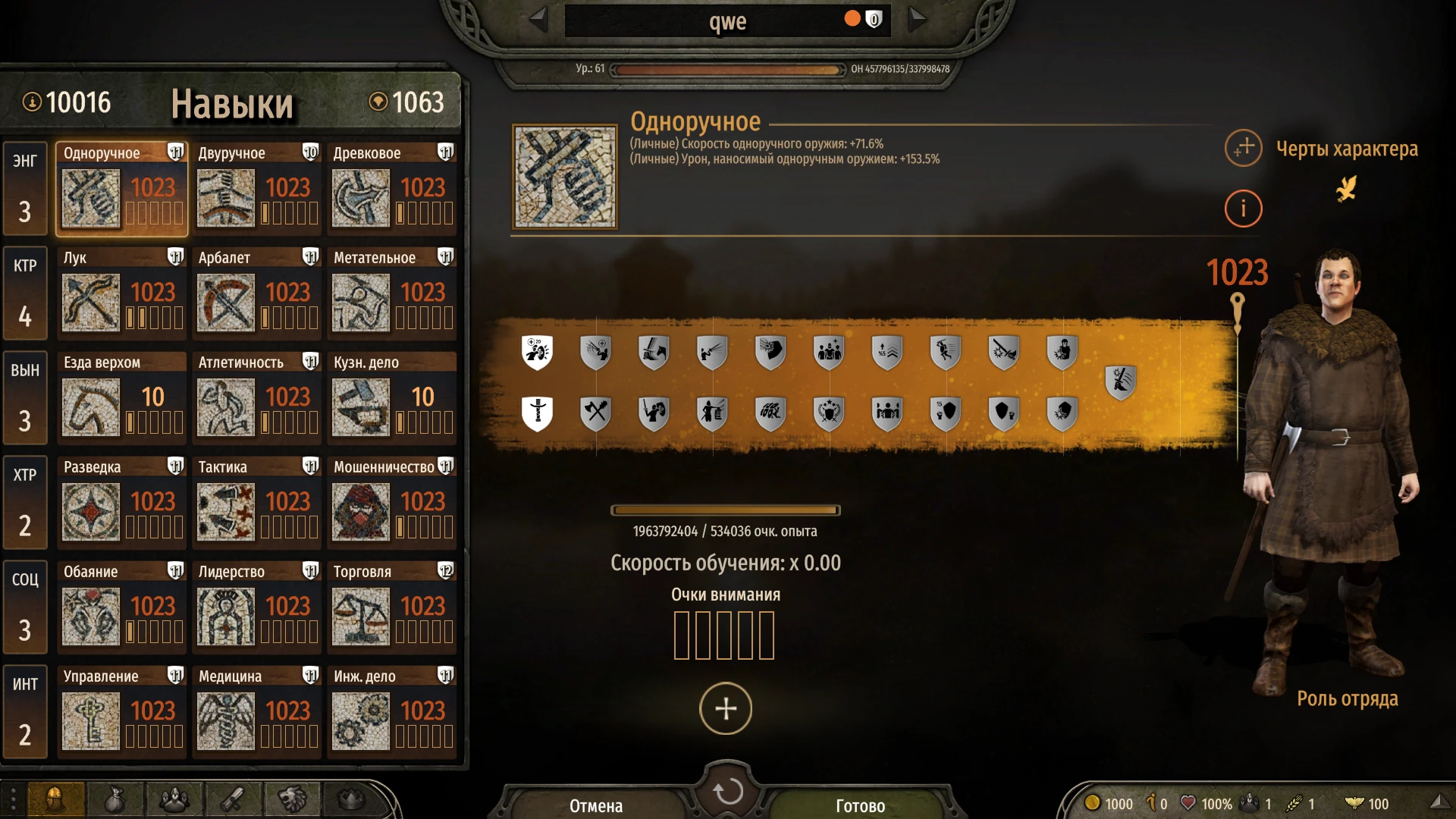Viewport: 1456px width, 819px height.
Task: Select the Торговля skill icon
Action: click(360, 618)
